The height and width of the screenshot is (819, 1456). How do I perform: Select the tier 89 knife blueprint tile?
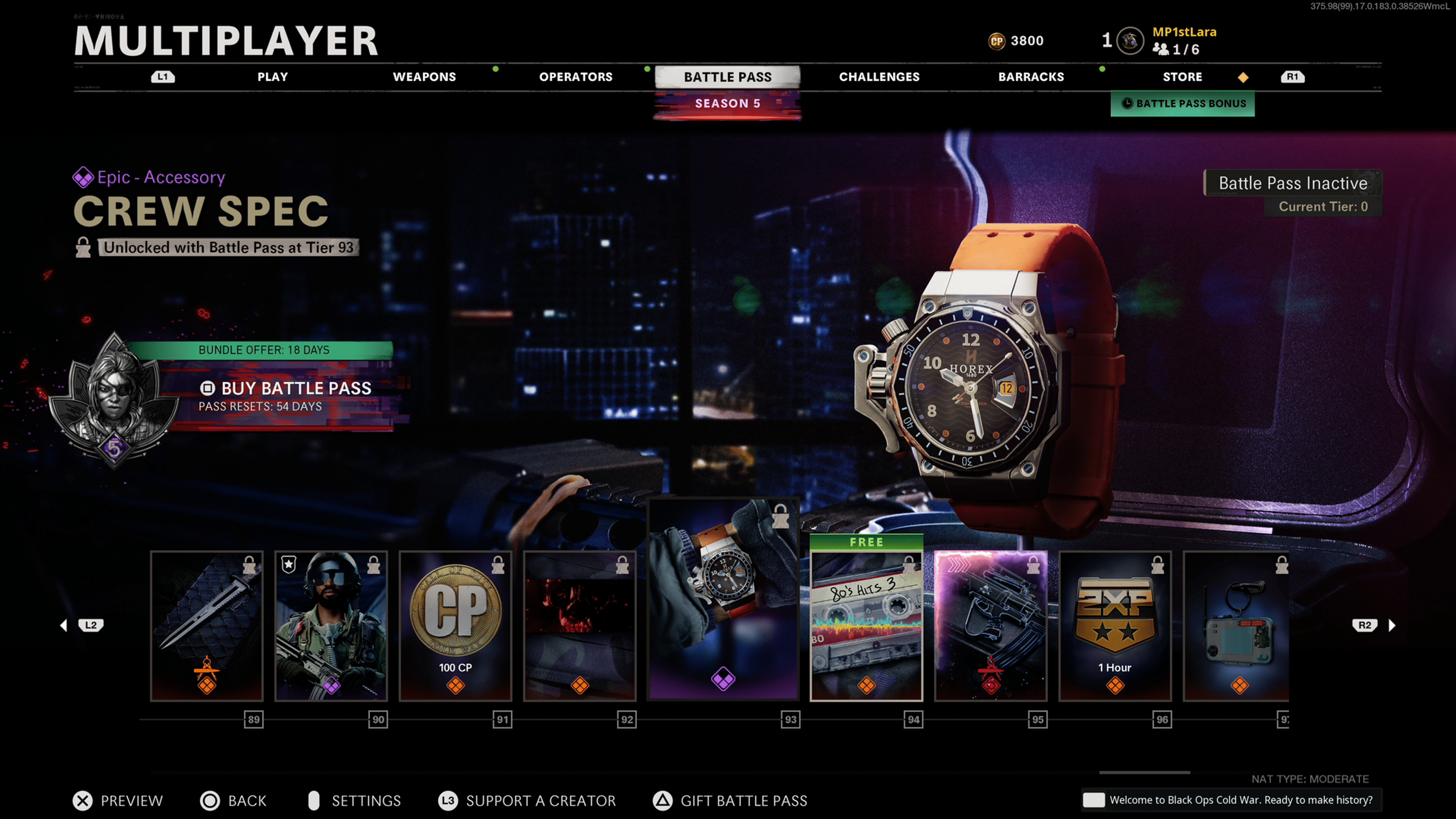pyautogui.click(x=207, y=626)
